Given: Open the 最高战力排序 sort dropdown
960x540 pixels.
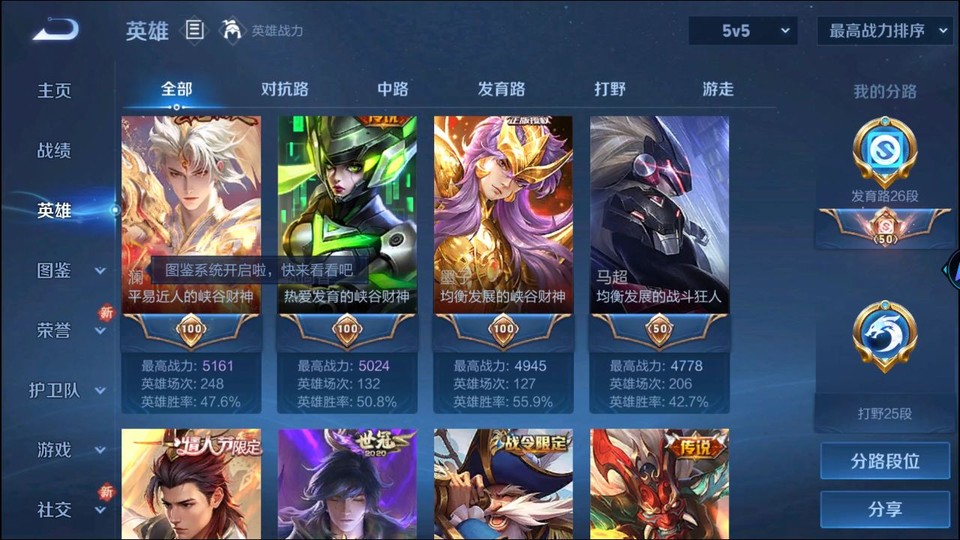Looking at the screenshot, I should point(884,31).
